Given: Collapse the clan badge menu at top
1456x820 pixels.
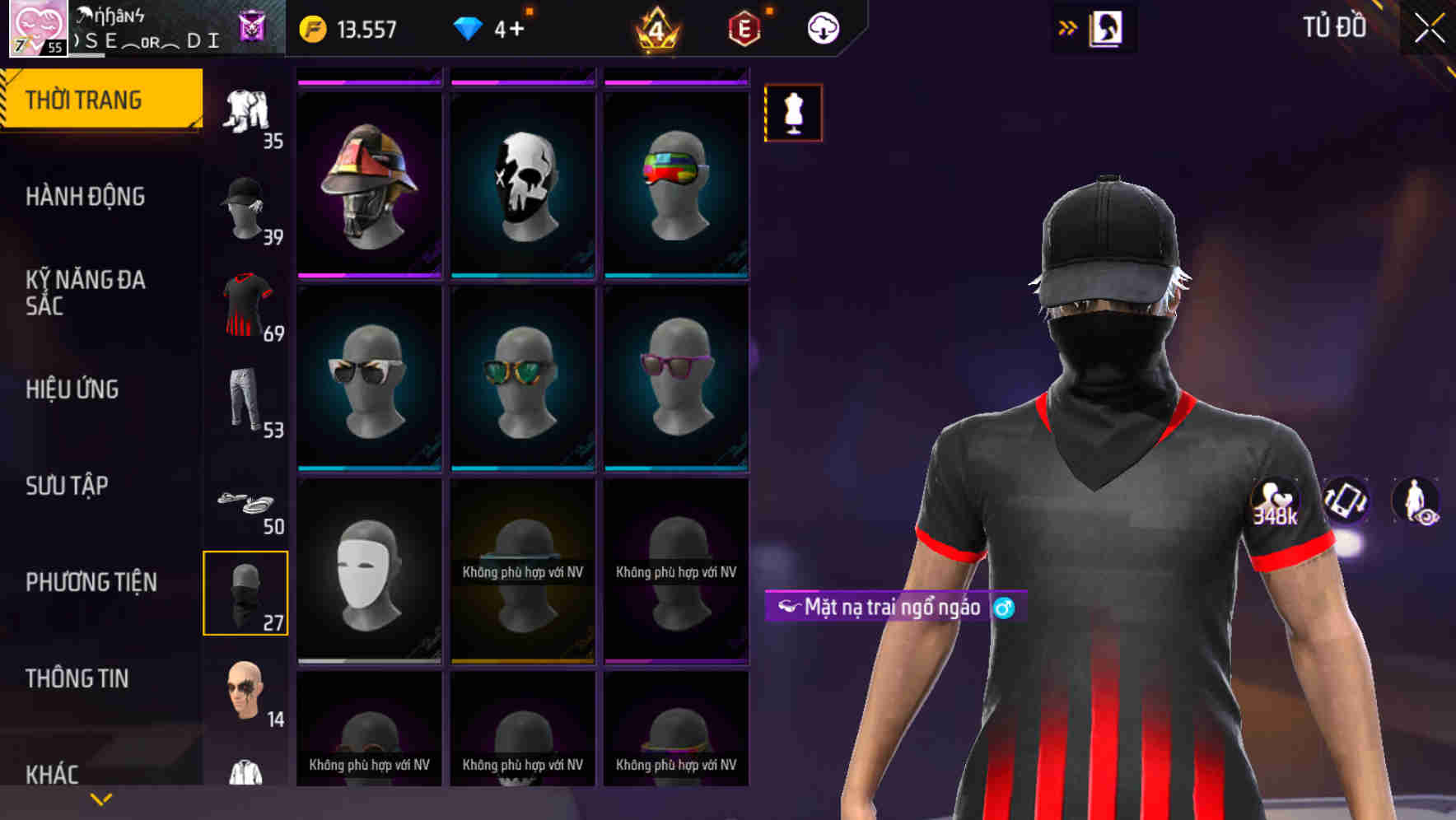Looking at the screenshot, I should coord(252,27).
